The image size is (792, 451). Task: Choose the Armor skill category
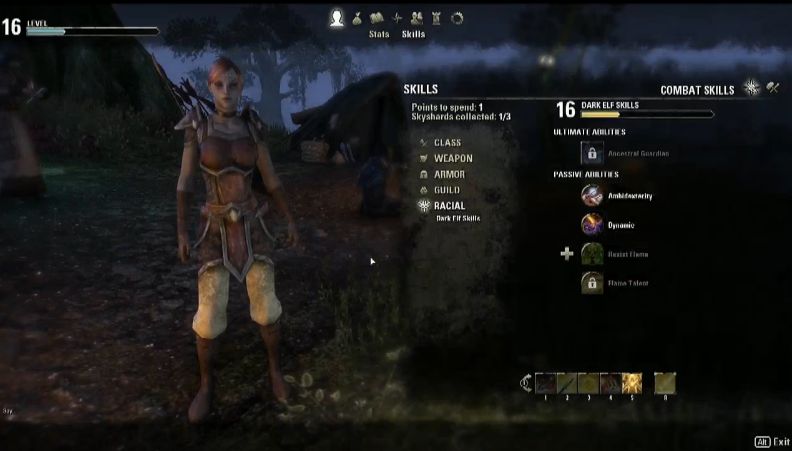pyautogui.click(x=449, y=174)
